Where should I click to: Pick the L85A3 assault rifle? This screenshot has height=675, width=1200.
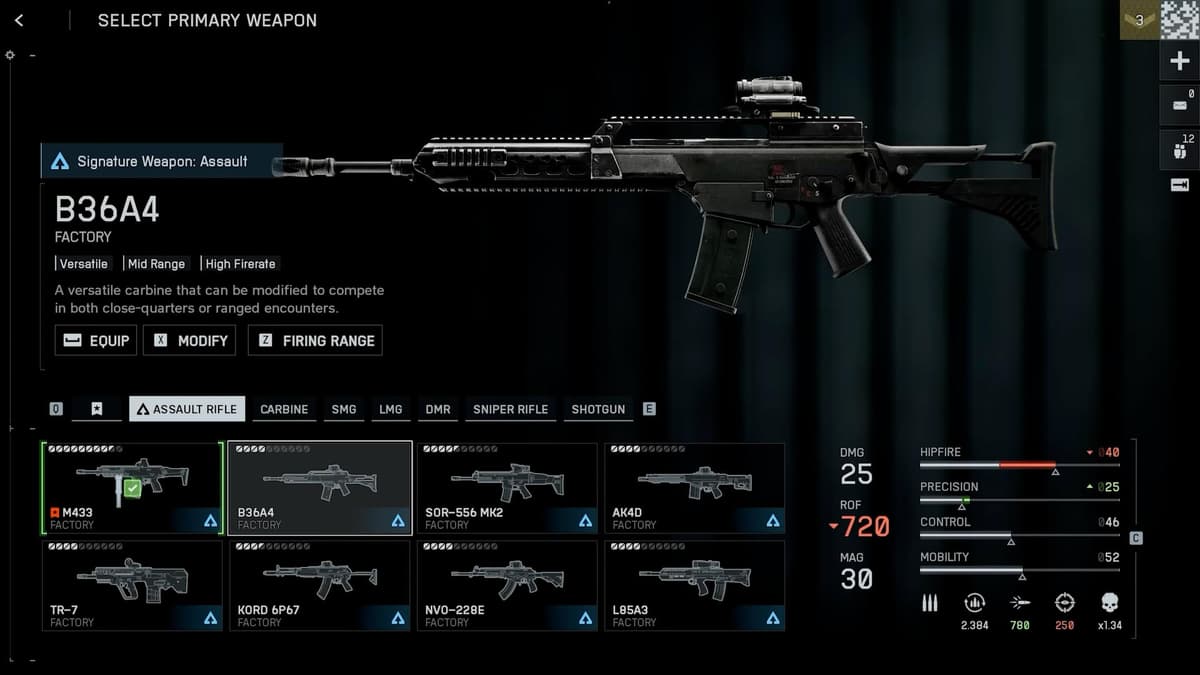694,585
